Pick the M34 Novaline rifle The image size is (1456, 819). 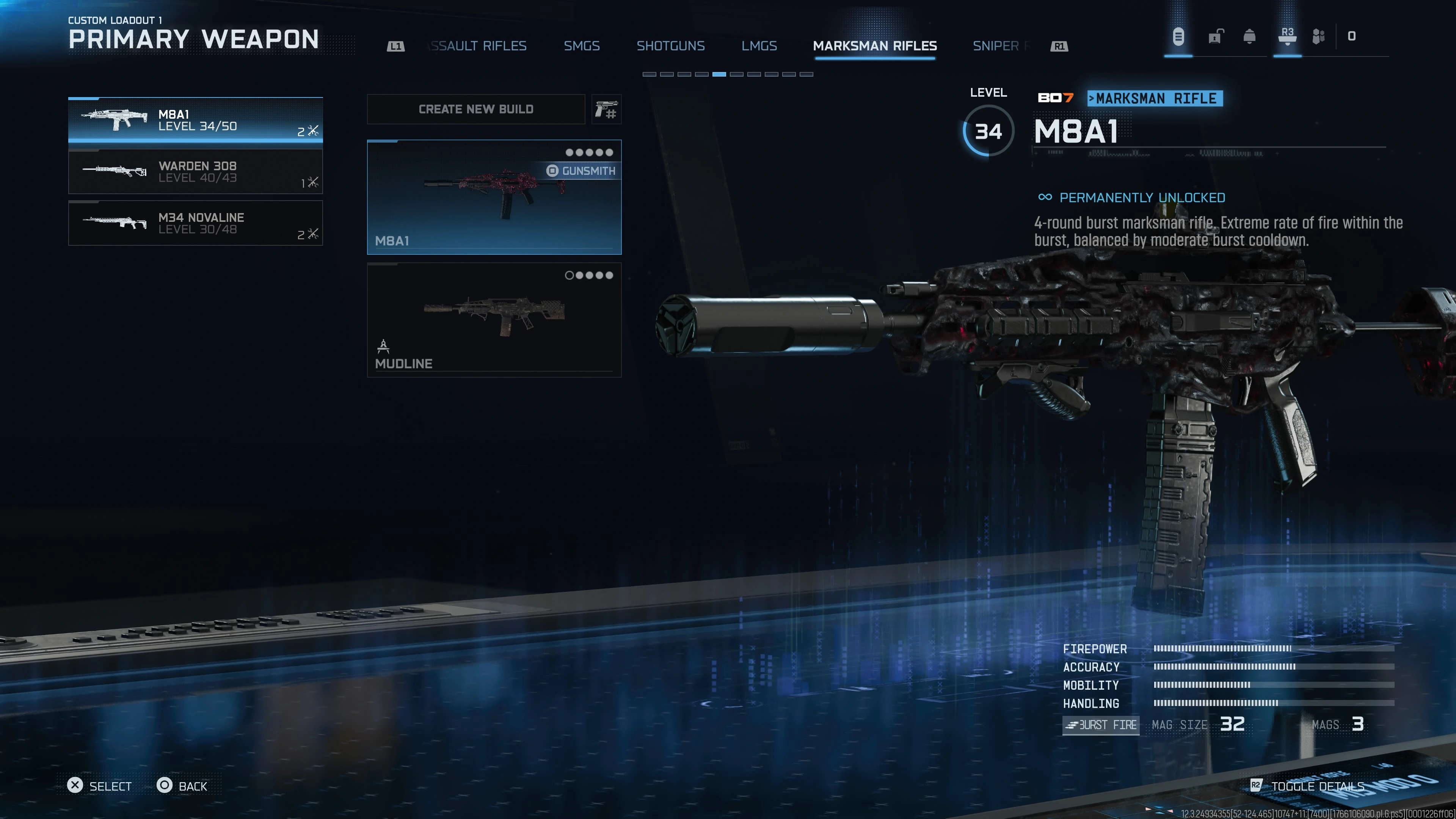(195, 223)
